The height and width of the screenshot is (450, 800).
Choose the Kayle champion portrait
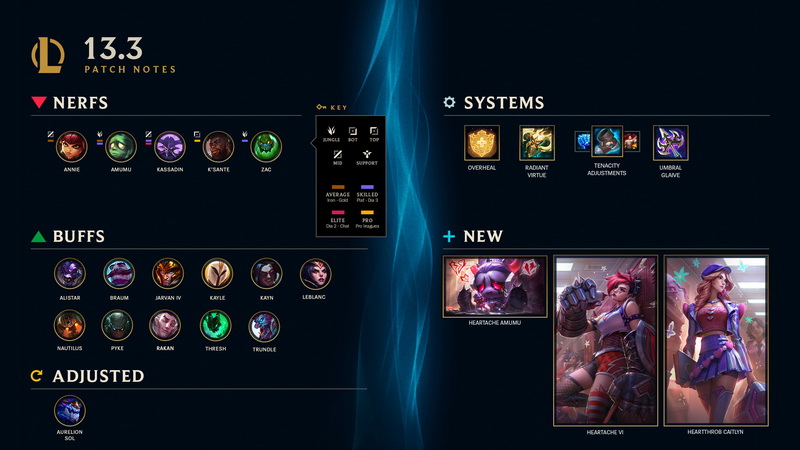point(217,273)
